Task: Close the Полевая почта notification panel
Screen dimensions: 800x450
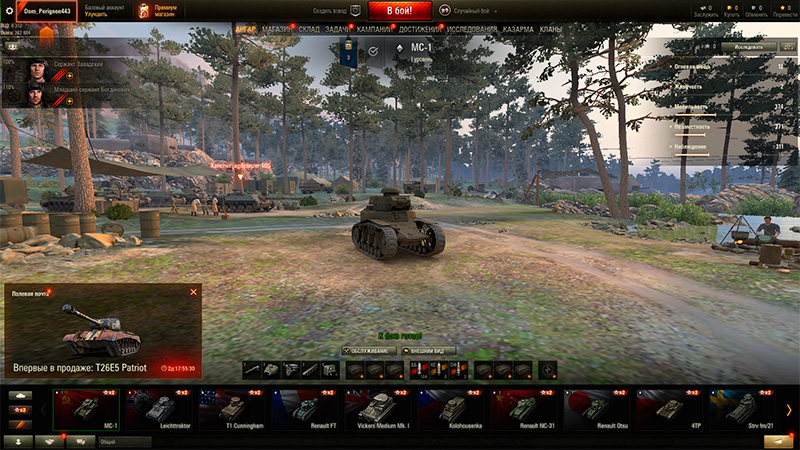Action: (193, 292)
